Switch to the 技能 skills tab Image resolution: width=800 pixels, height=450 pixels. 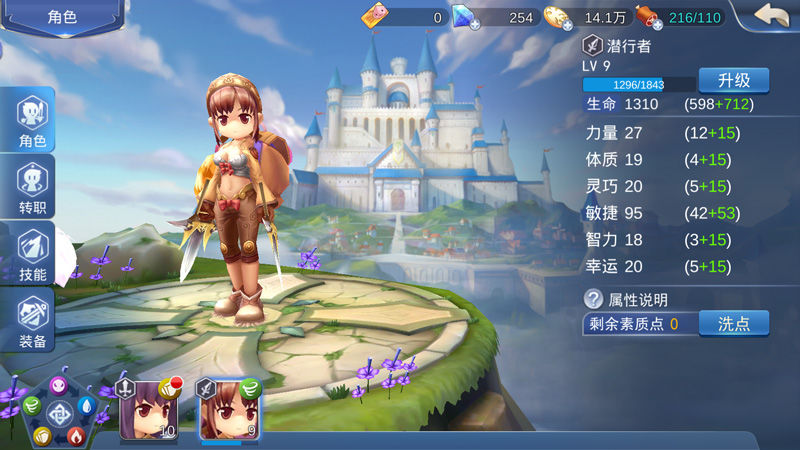pos(33,256)
